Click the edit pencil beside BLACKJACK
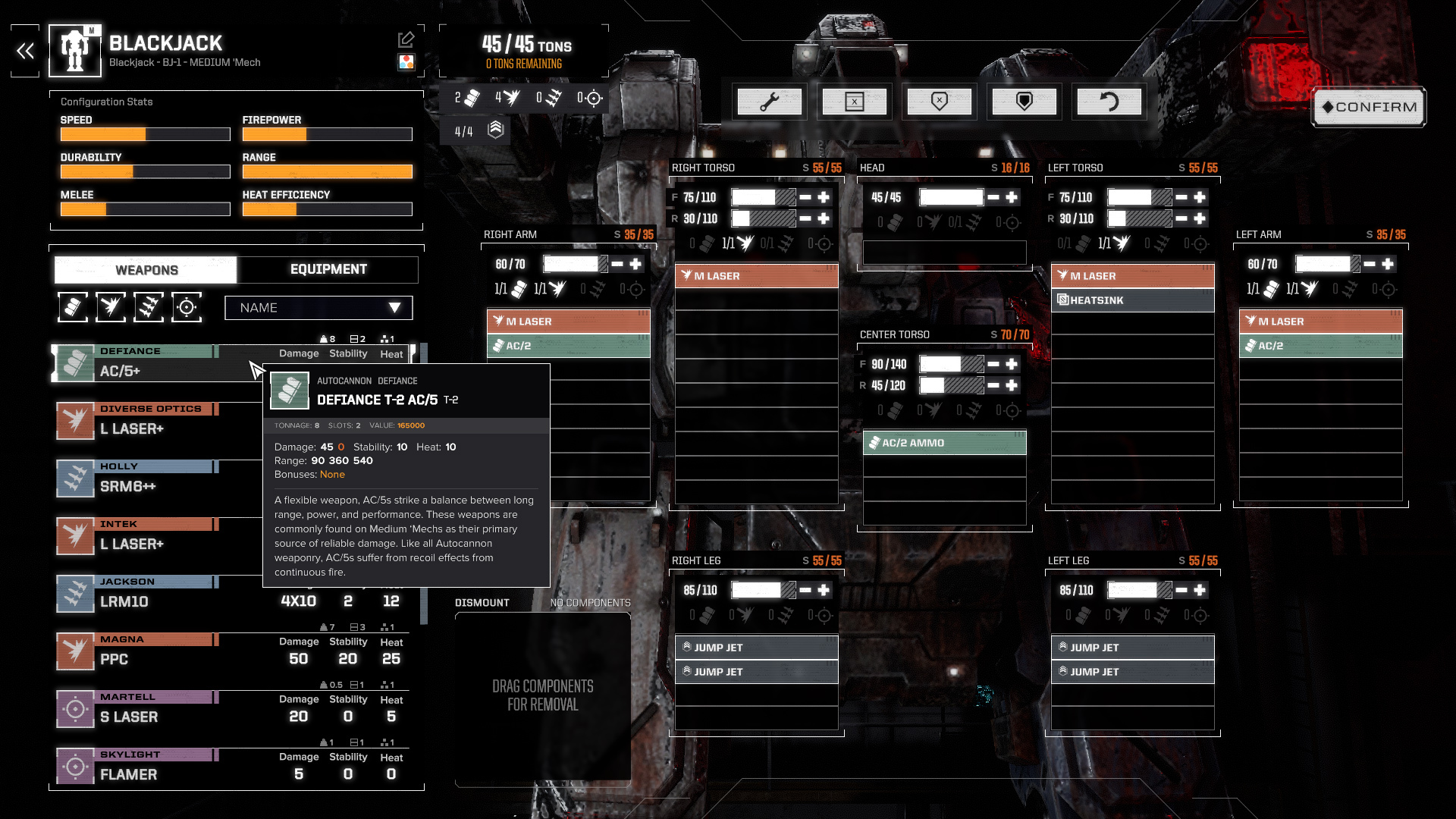Screen dimensions: 1456x819 (407, 38)
